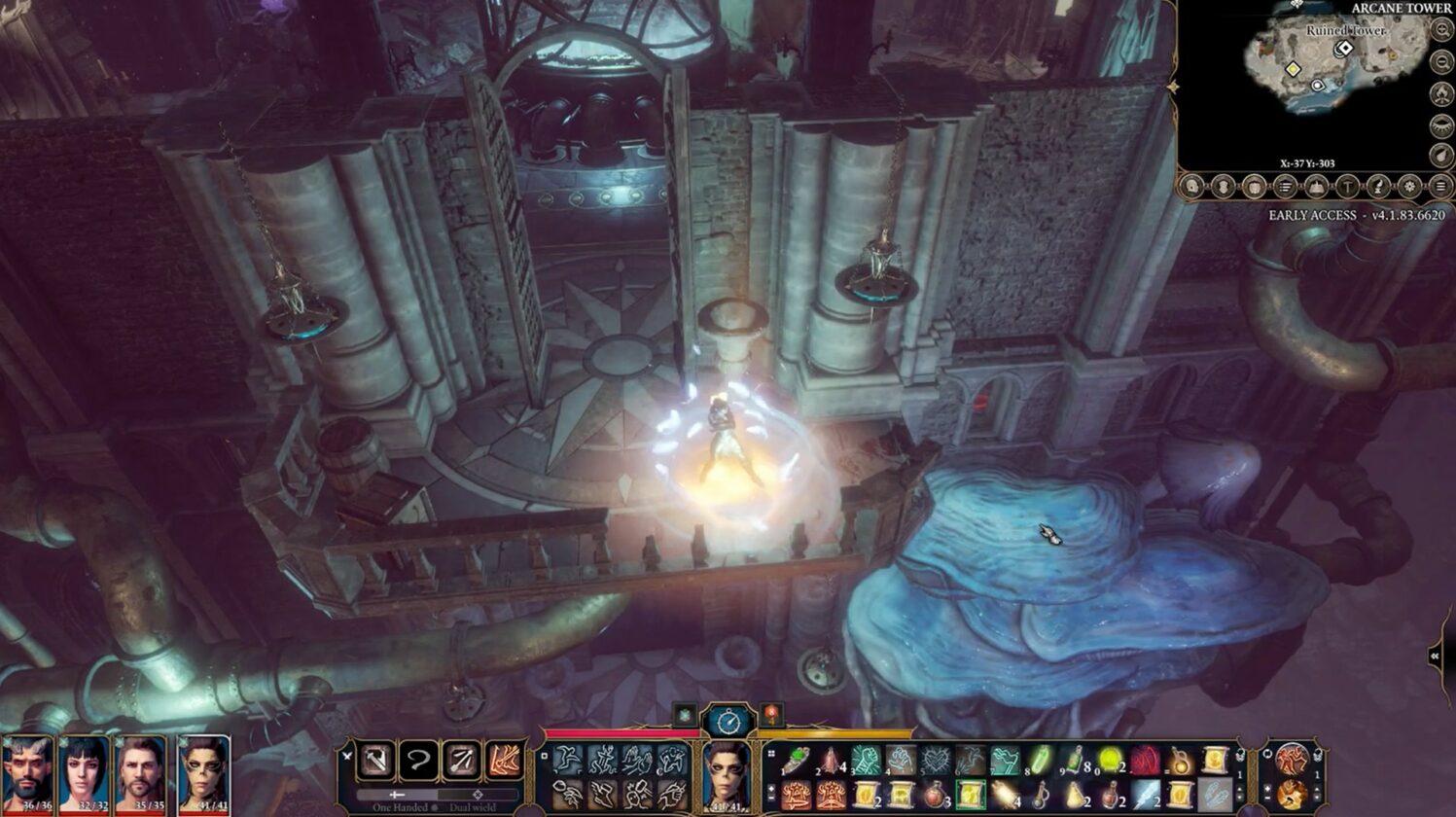Select the green-highlighted scroll hotbar slot
The height and width of the screenshot is (817, 1456).
[x=970, y=795]
